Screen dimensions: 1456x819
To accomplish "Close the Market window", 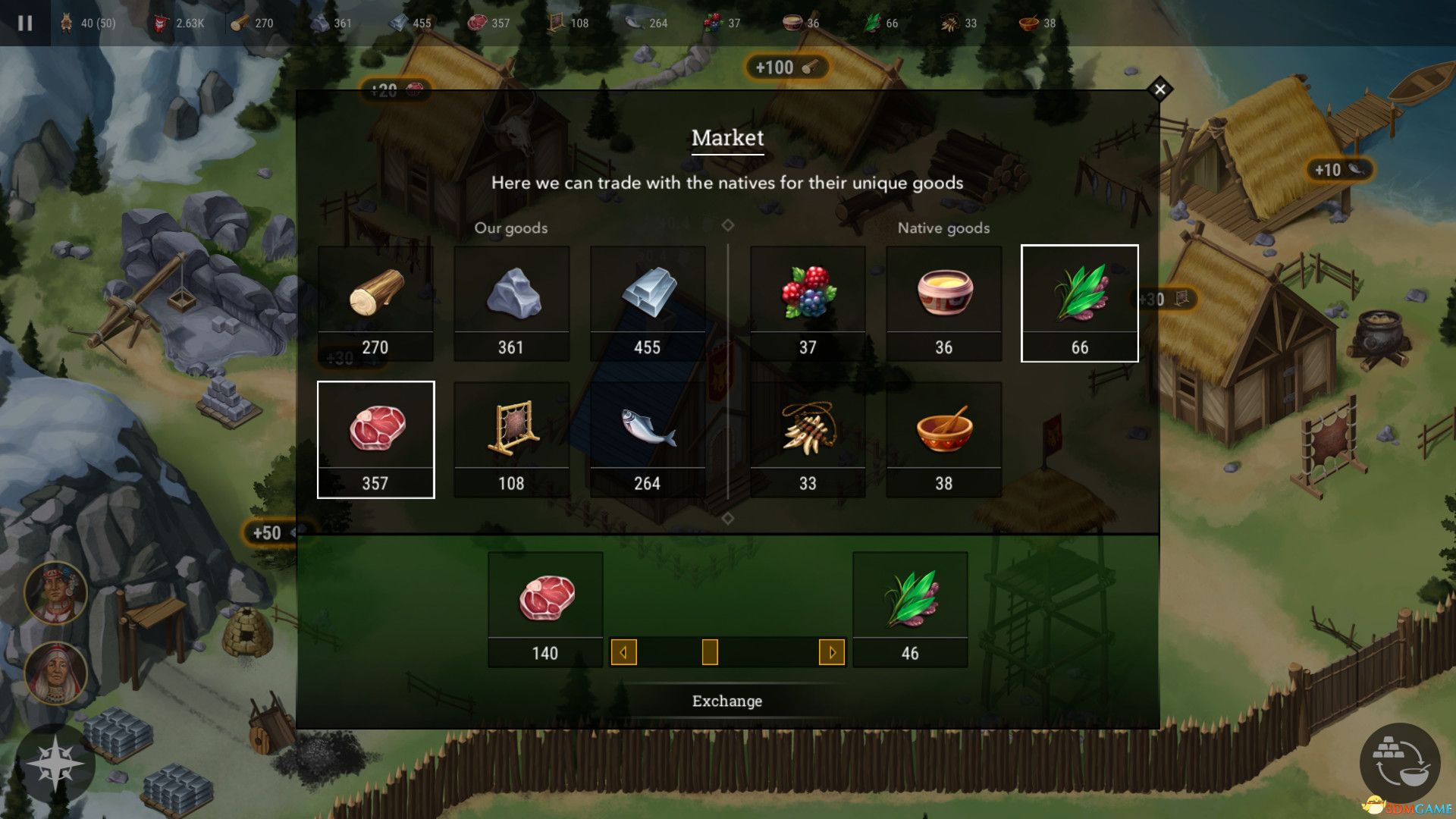I will point(1159,89).
